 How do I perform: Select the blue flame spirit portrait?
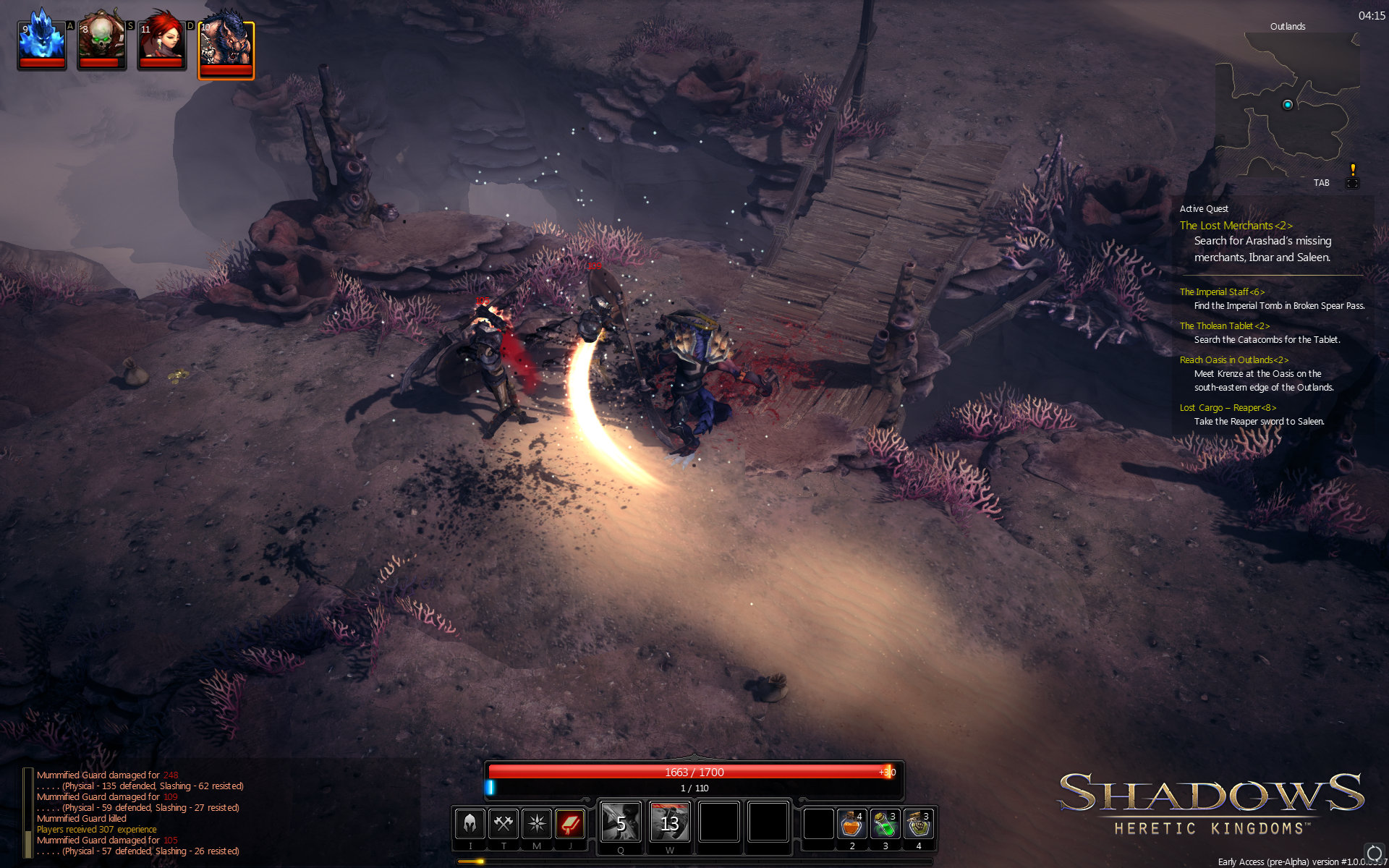pyautogui.click(x=42, y=45)
